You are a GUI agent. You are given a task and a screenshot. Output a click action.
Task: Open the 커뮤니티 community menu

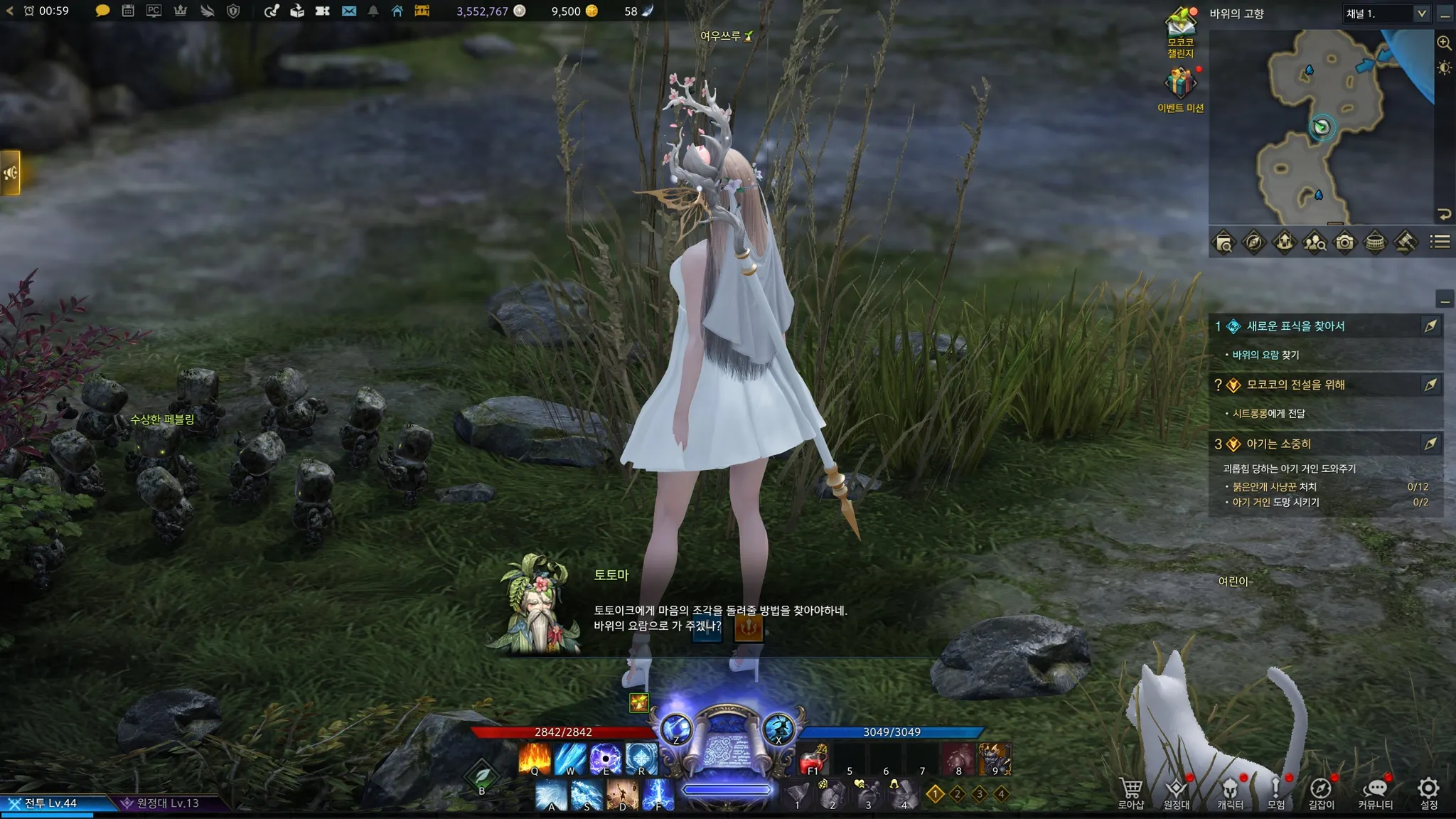[x=1375, y=792]
